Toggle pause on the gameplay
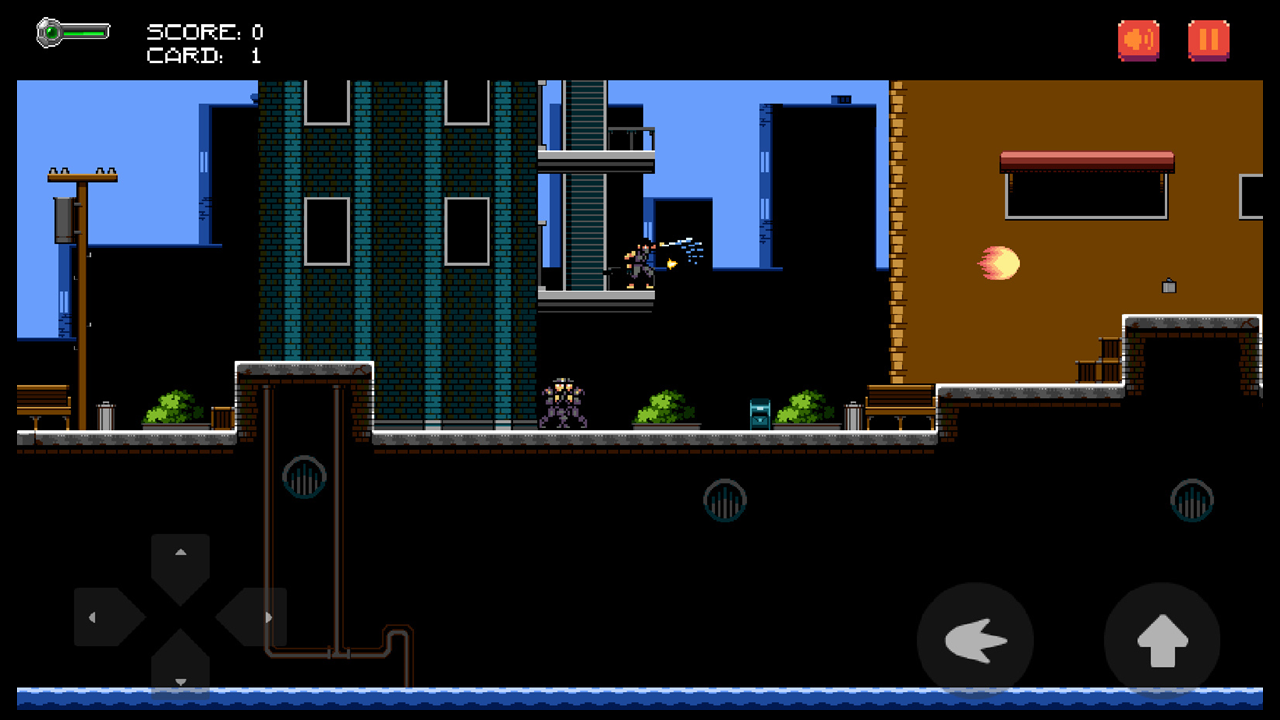Screen dimensions: 1280x720 [1209, 40]
